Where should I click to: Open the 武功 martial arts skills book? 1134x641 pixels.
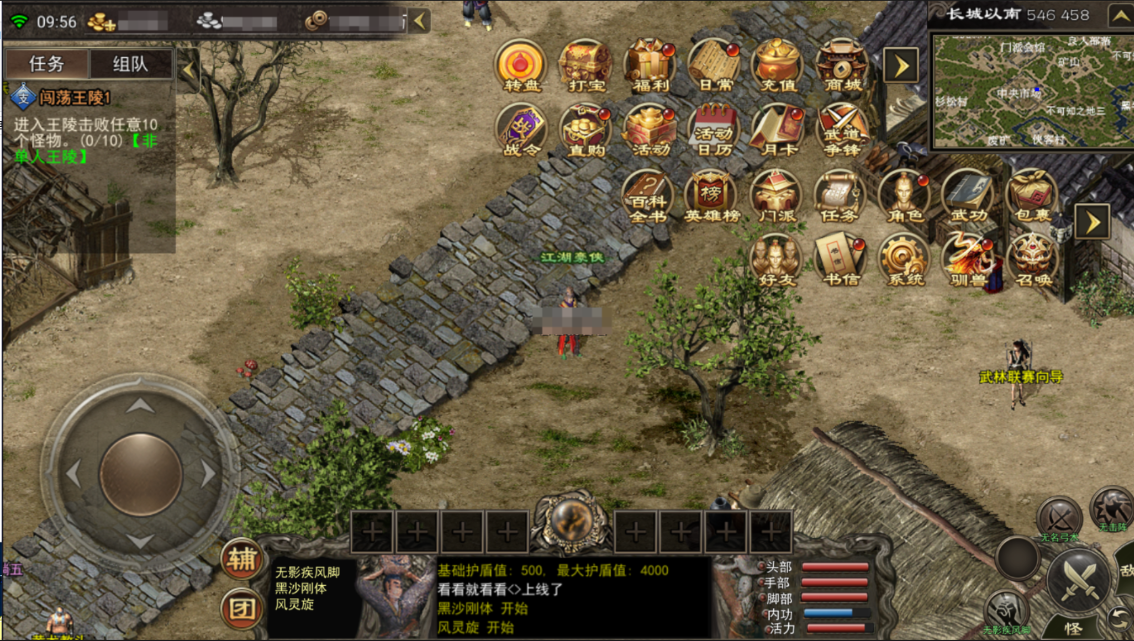967,196
